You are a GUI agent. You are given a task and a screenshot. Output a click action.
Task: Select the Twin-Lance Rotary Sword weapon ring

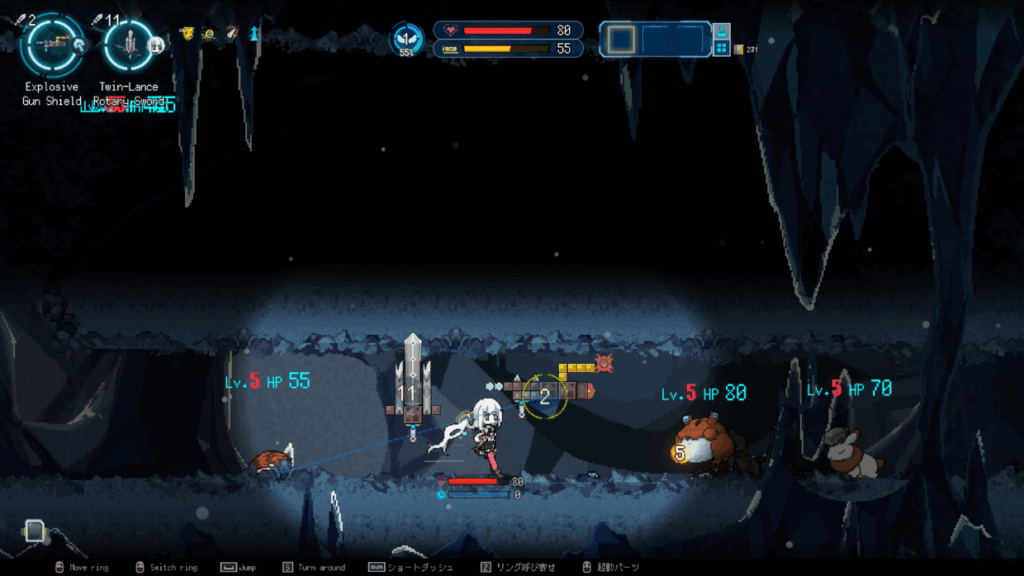click(x=128, y=43)
